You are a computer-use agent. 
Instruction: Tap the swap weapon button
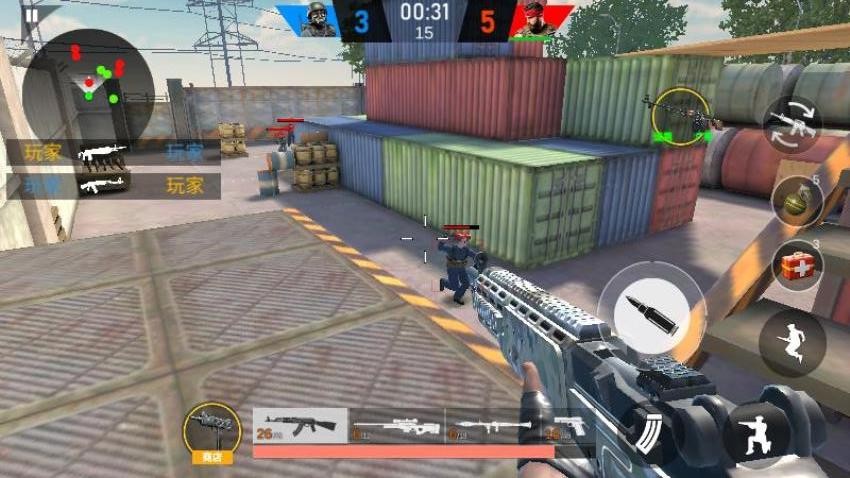pos(791,125)
